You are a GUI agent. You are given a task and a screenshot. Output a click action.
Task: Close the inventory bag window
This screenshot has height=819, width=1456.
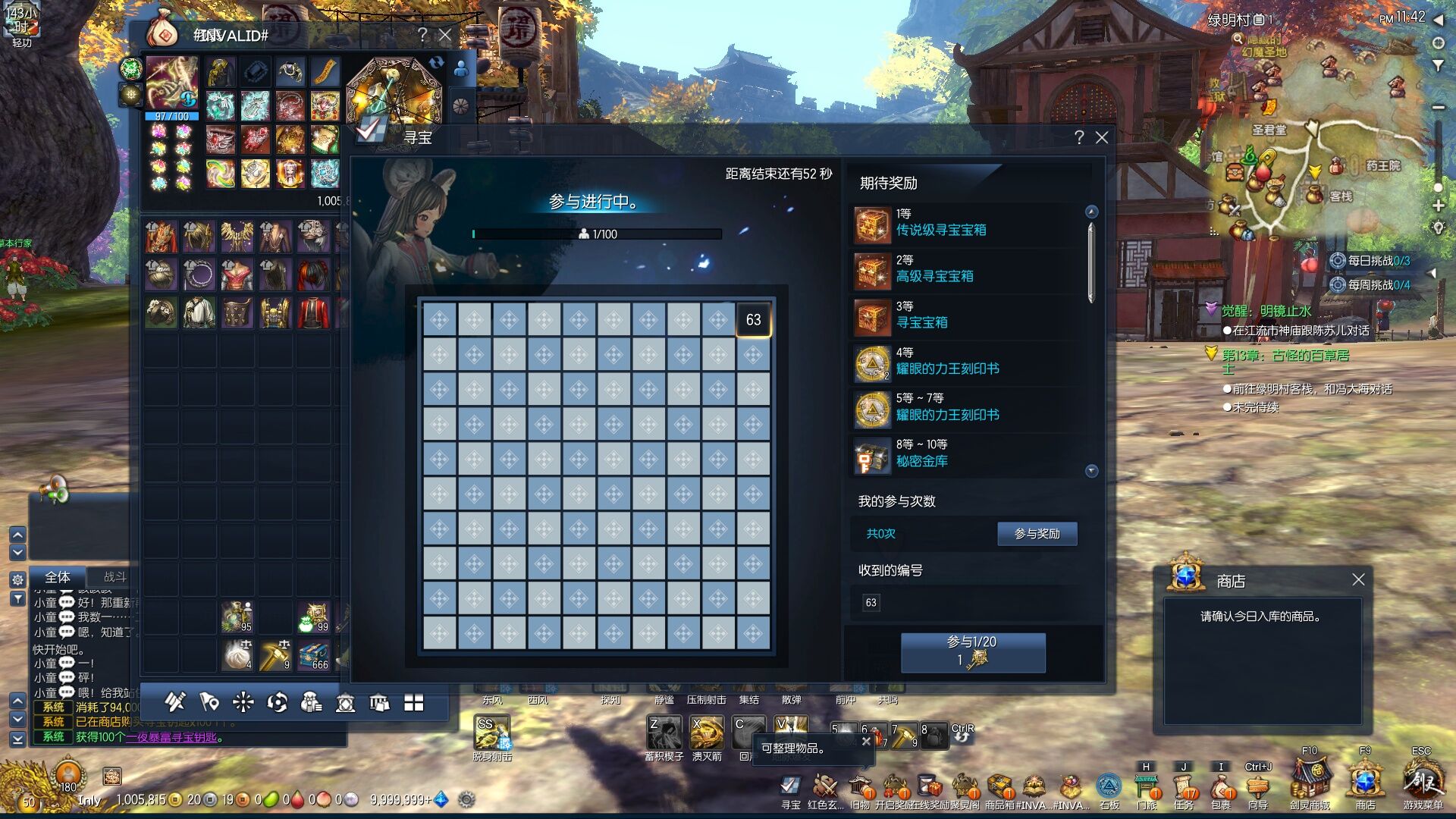click(x=445, y=35)
